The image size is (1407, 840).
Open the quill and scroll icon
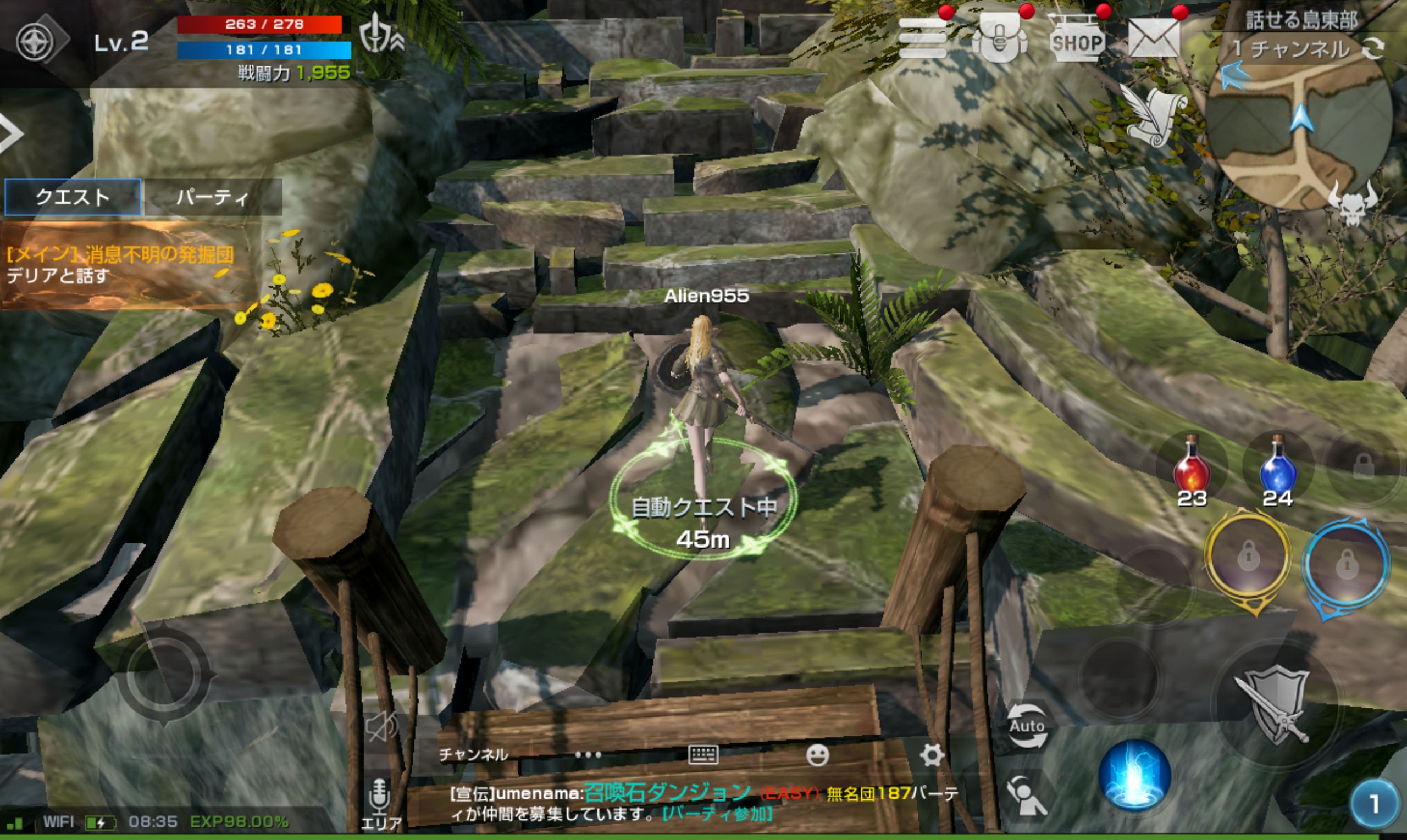(1152, 116)
